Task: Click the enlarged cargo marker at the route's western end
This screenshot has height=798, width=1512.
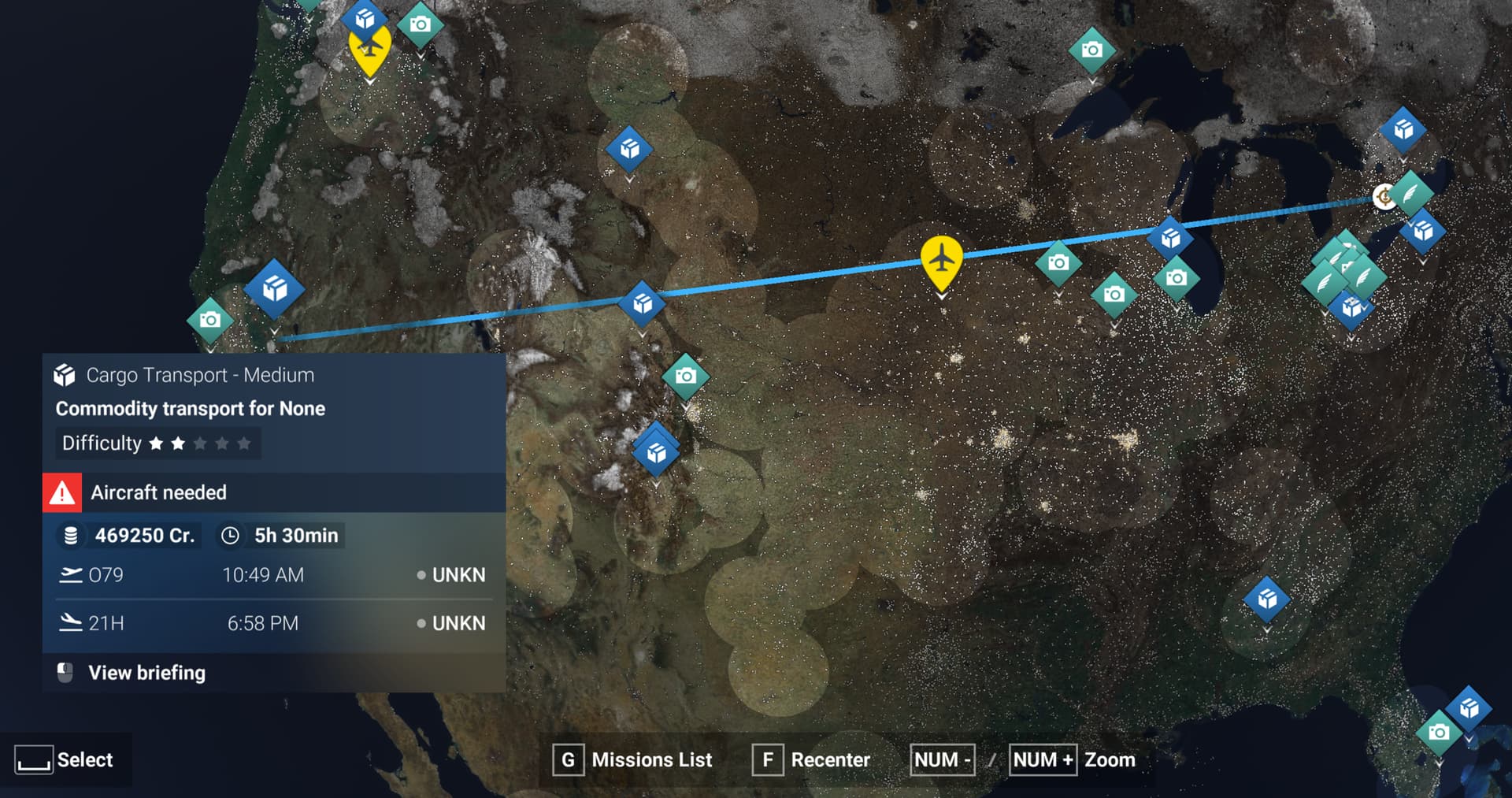Action: pos(274,289)
